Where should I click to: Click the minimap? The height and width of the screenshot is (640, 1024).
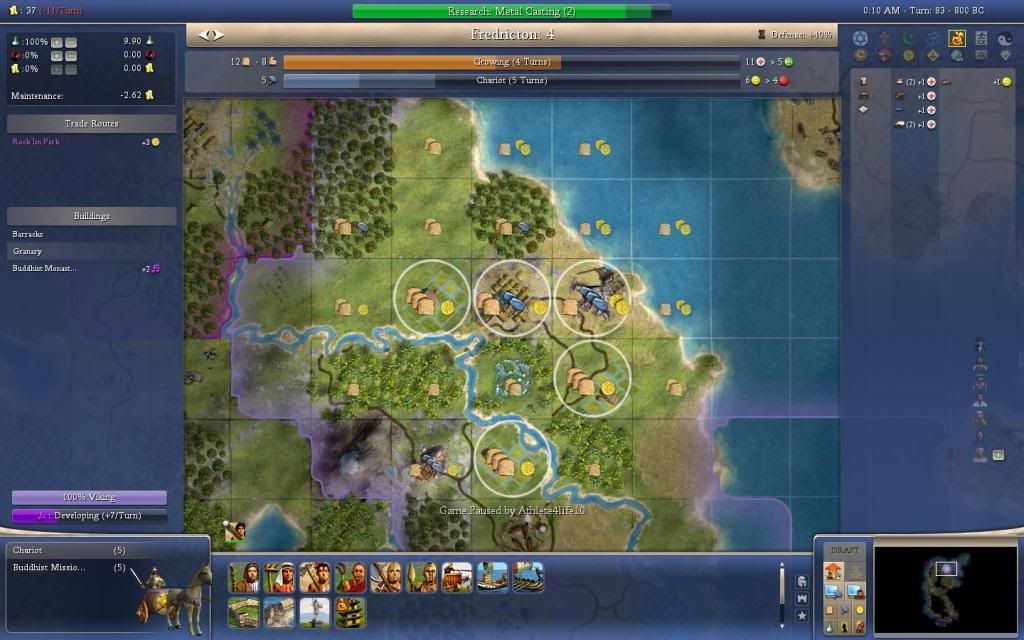pos(945,588)
